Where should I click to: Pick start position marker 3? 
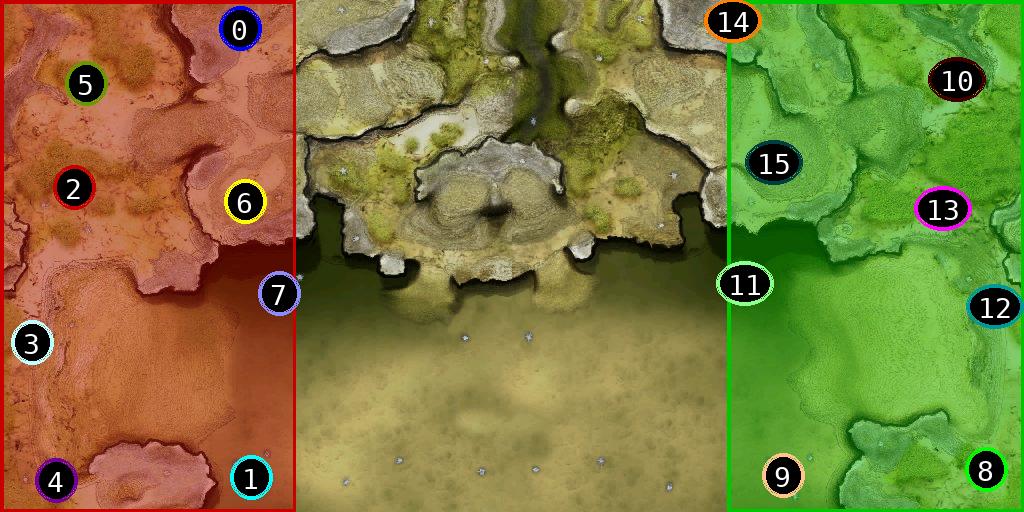tap(32, 344)
